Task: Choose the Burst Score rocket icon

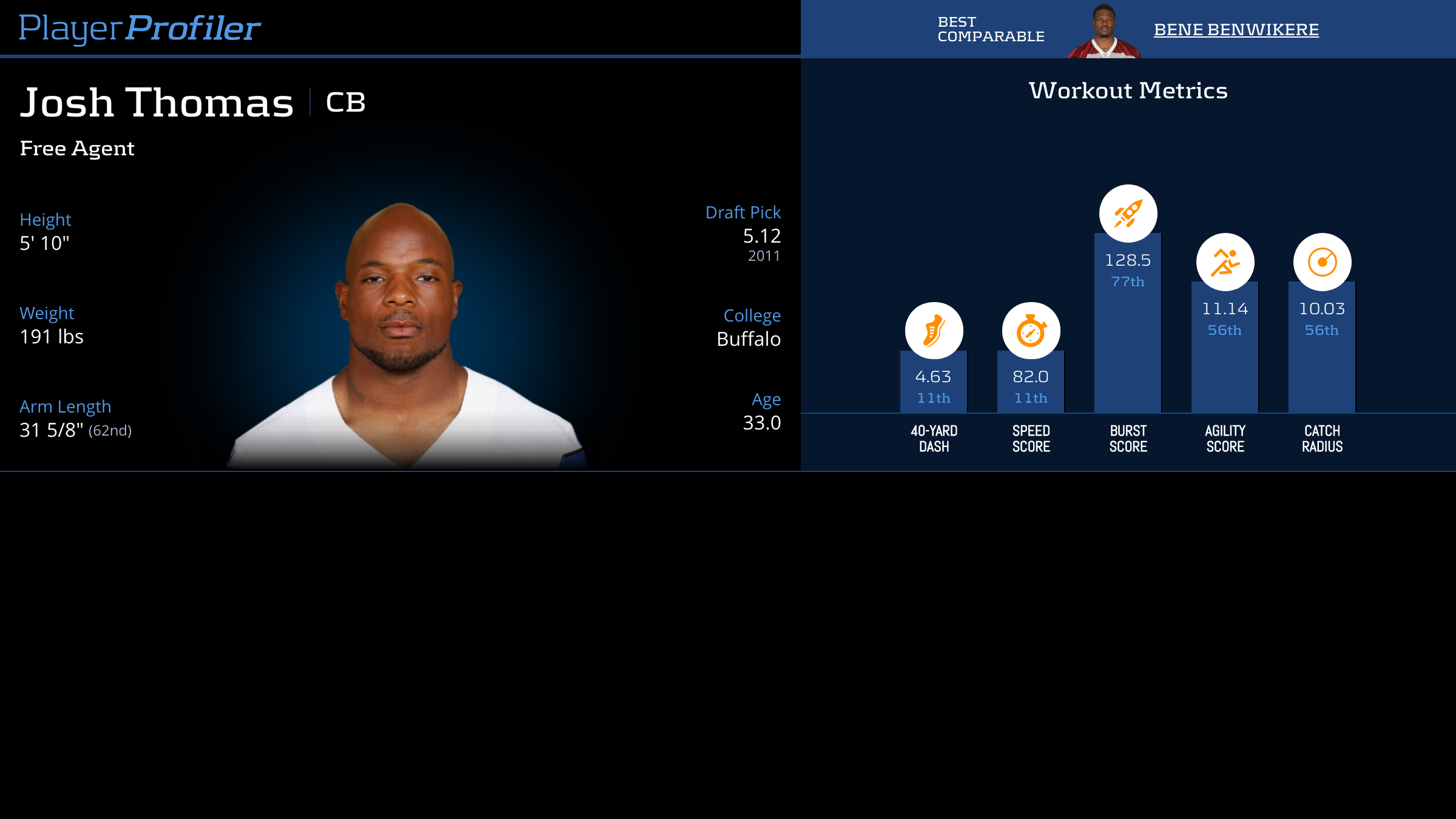Action: 1128,214
